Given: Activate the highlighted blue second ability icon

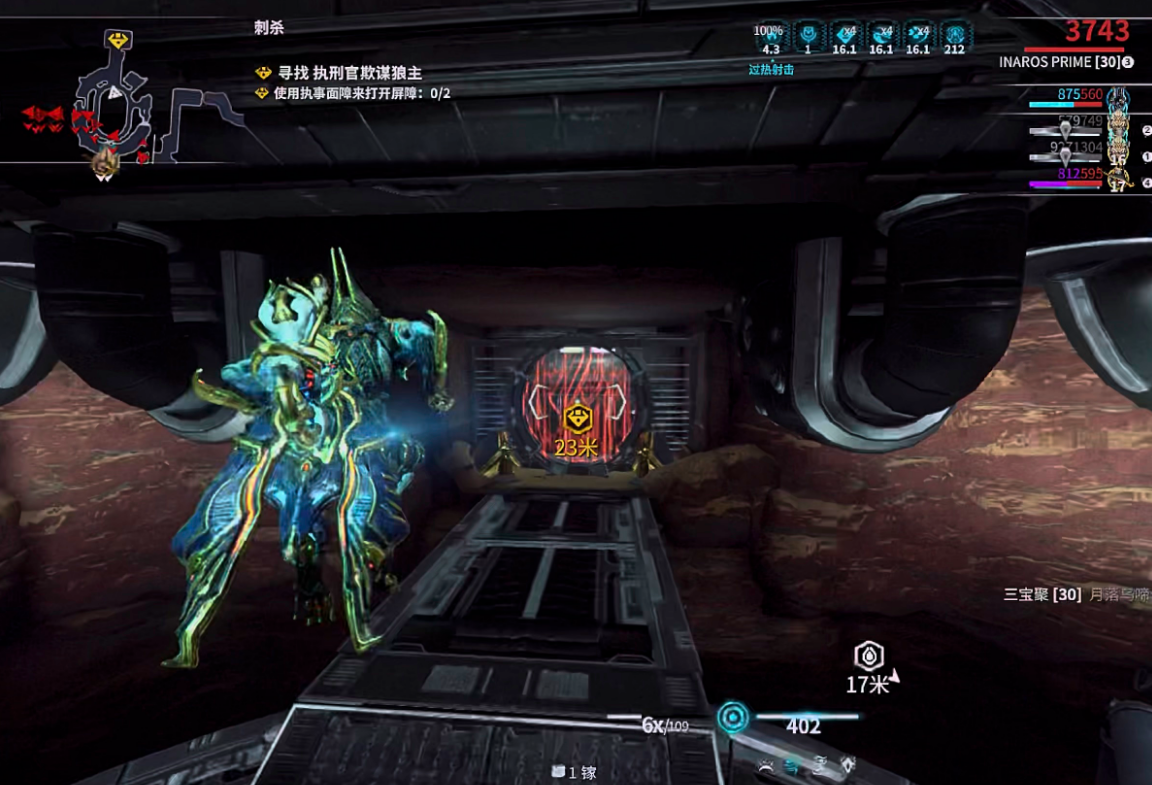Looking at the screenshot, I should point(792,766).
